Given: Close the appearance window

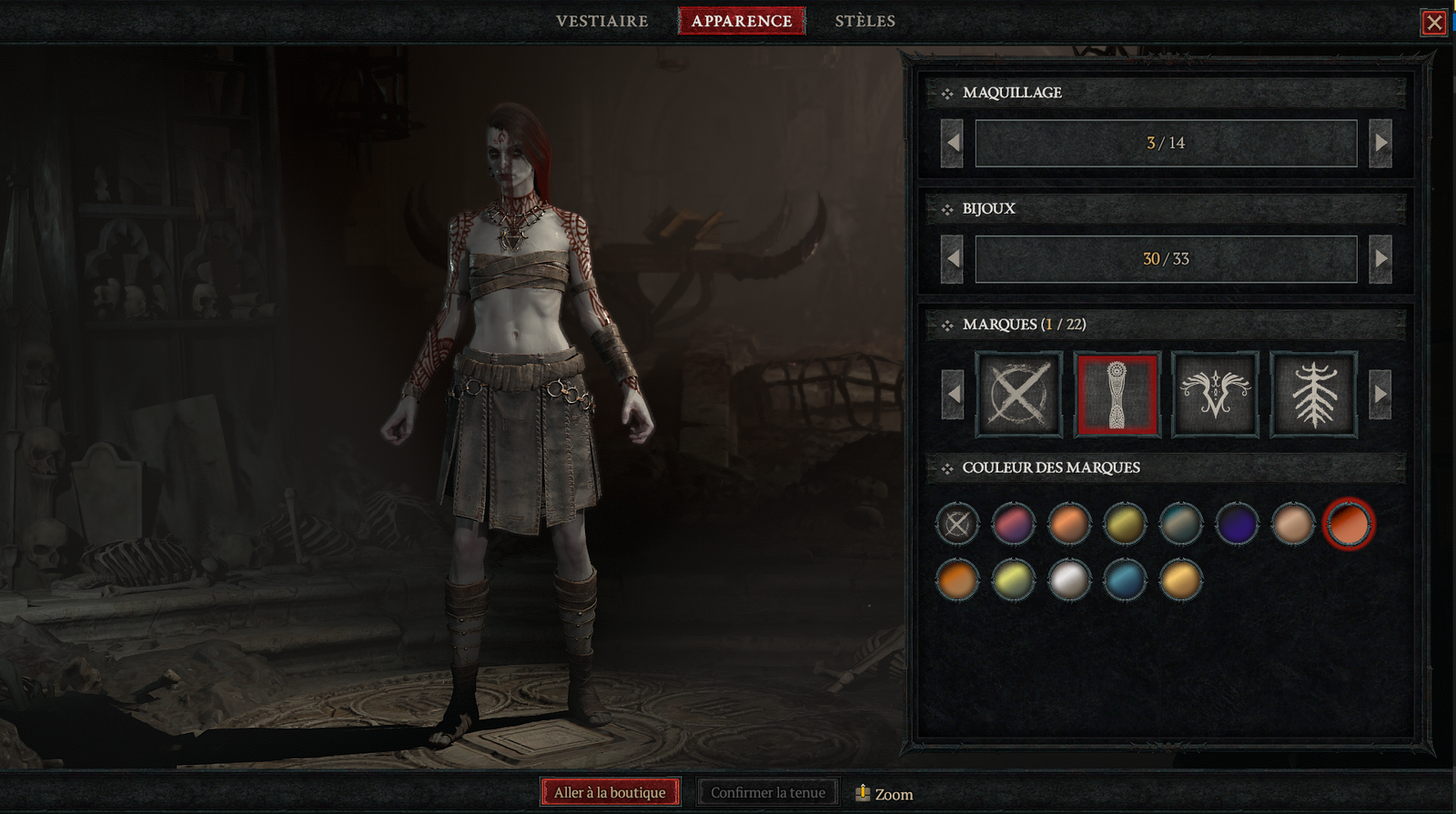Looking at the screenshot, I should pyautogui.click(x=1434, y=23).
